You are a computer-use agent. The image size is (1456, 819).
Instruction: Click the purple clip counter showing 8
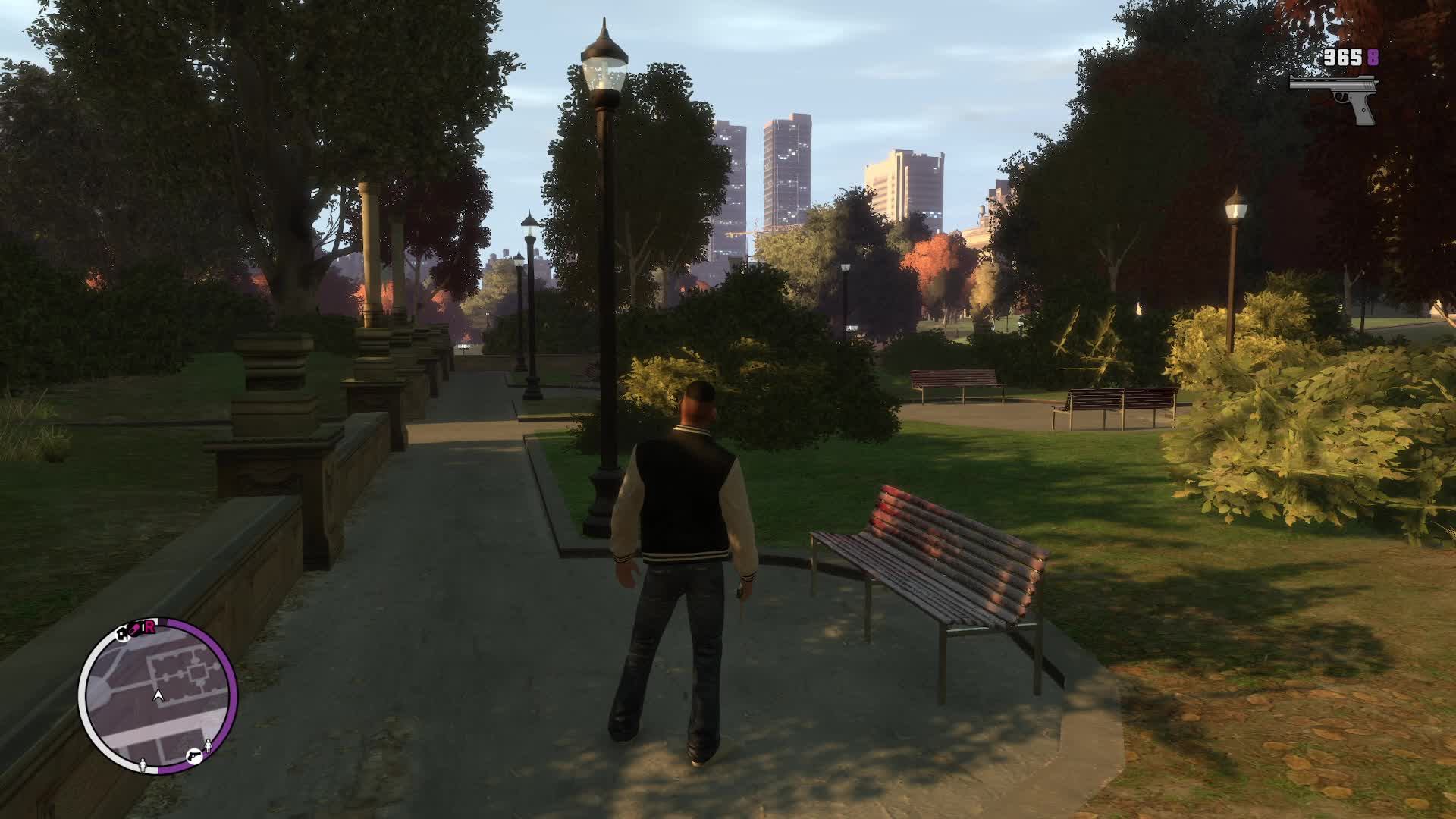click(x=1373, y=57)
